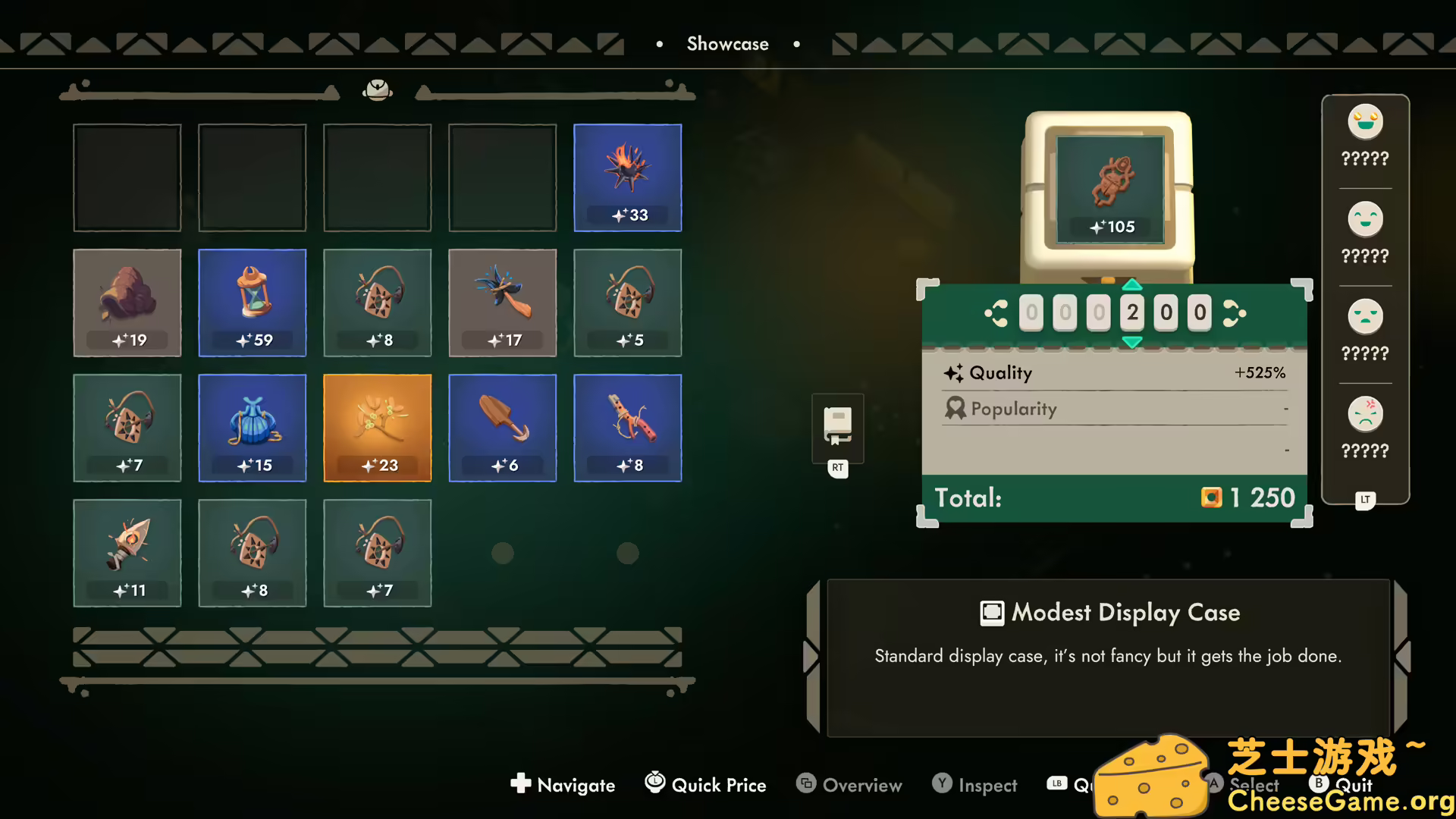1456x819 pixels.
Task: Click the reset price icon right of digits
Action: pos(1234,312)
